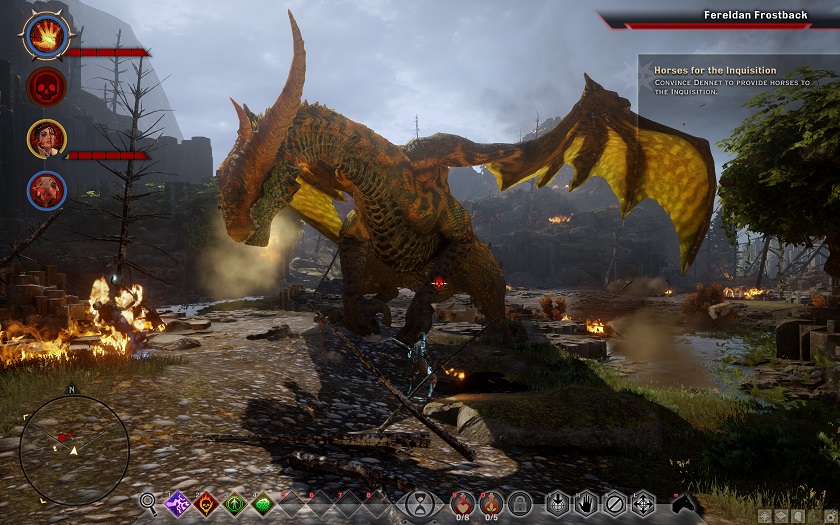This screenshot has width=840, height=525.
Task: Click the hexagonal slashed-circle disengage command
Action: pyautogui.click(x=614, y=503)
